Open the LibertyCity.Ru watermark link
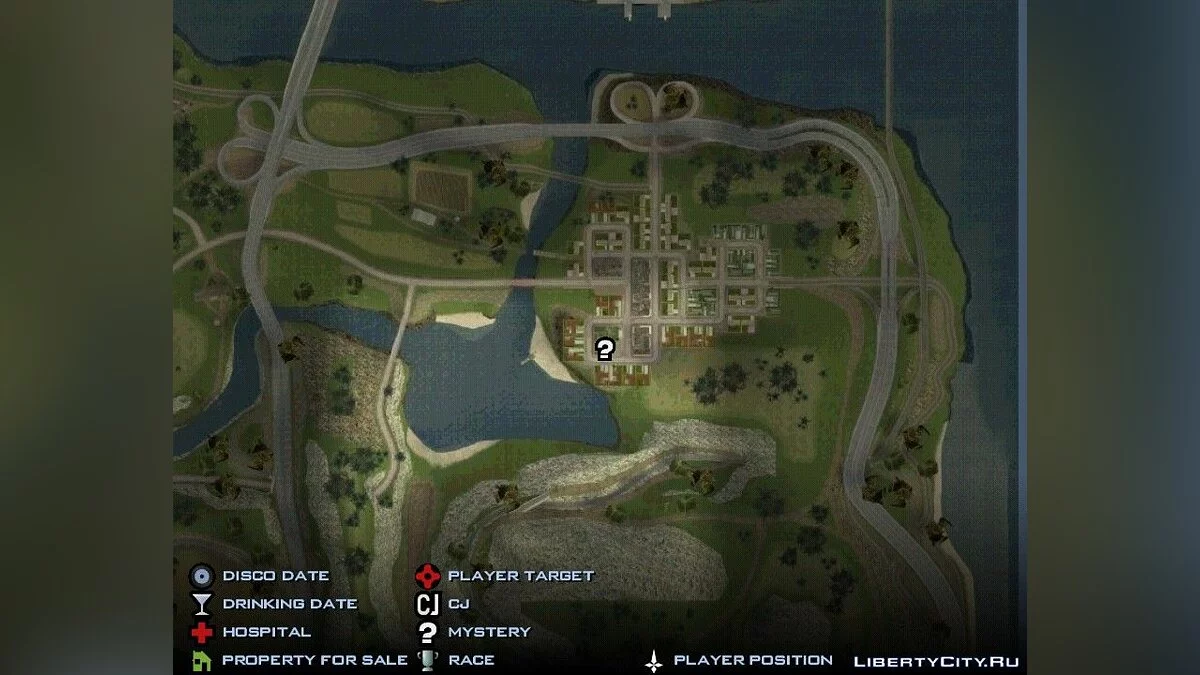The image size is (1200, 675). [x=935, y=661]
